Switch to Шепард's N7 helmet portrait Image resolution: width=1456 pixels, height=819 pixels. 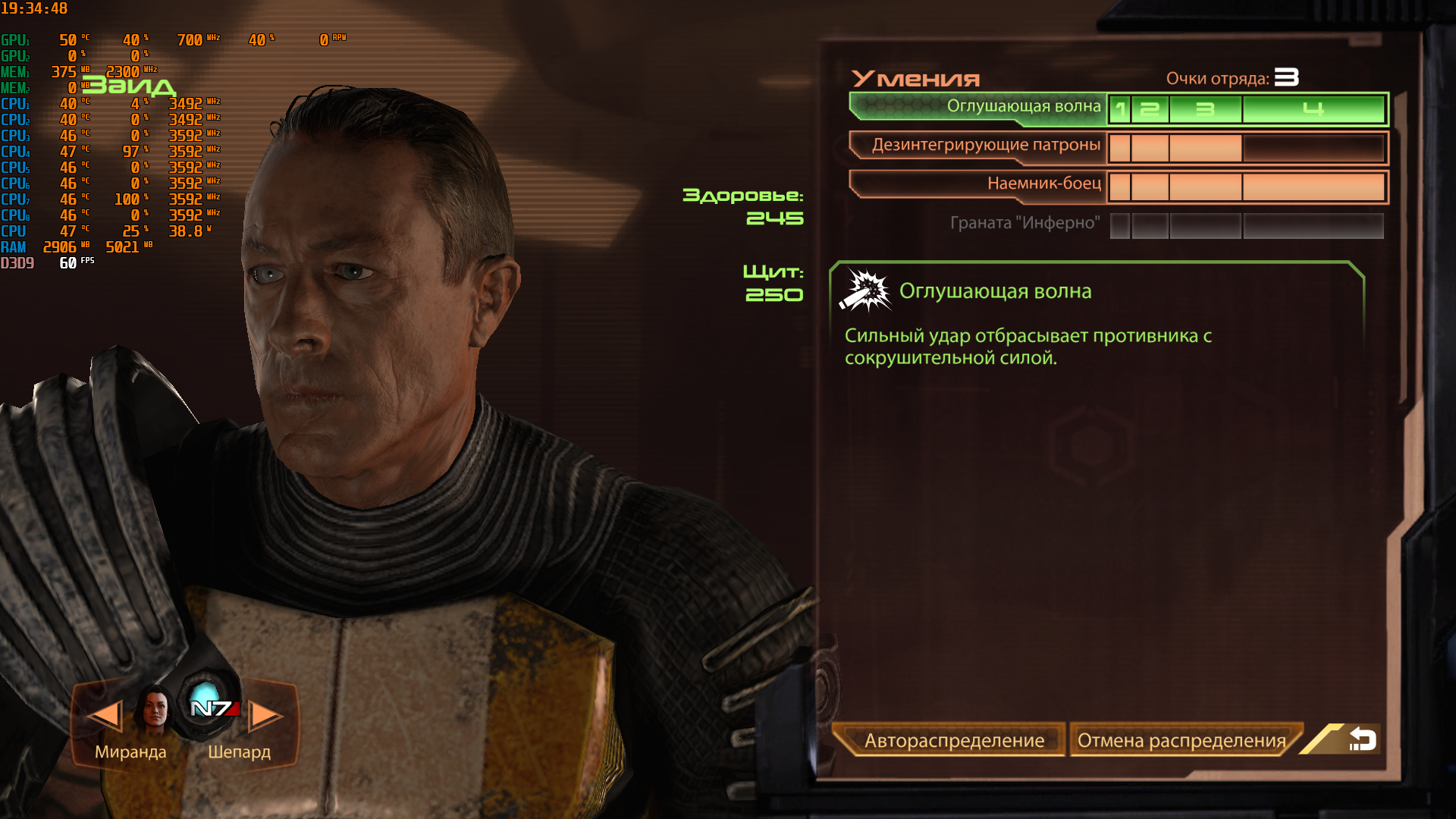[x=210, y=705]
